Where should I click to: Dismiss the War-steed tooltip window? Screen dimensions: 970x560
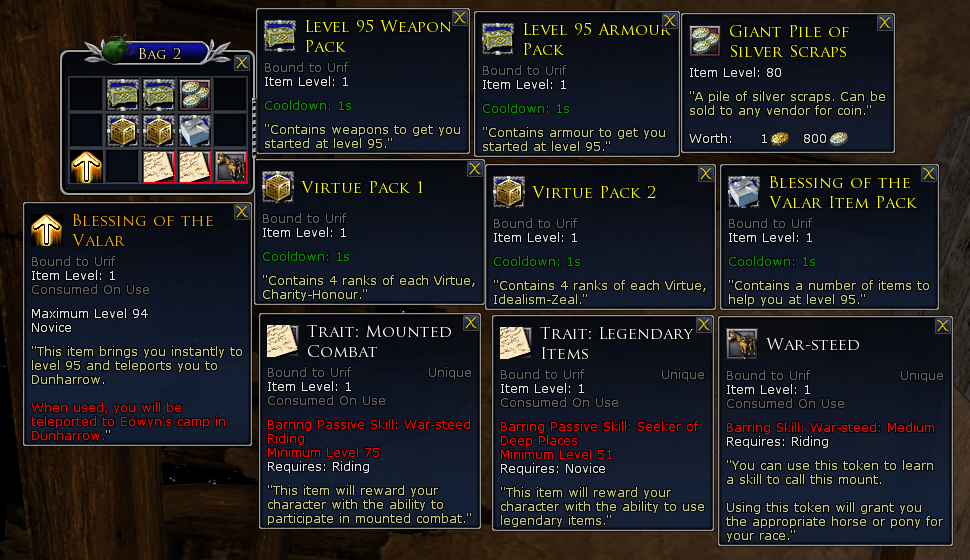coord(942,326)
